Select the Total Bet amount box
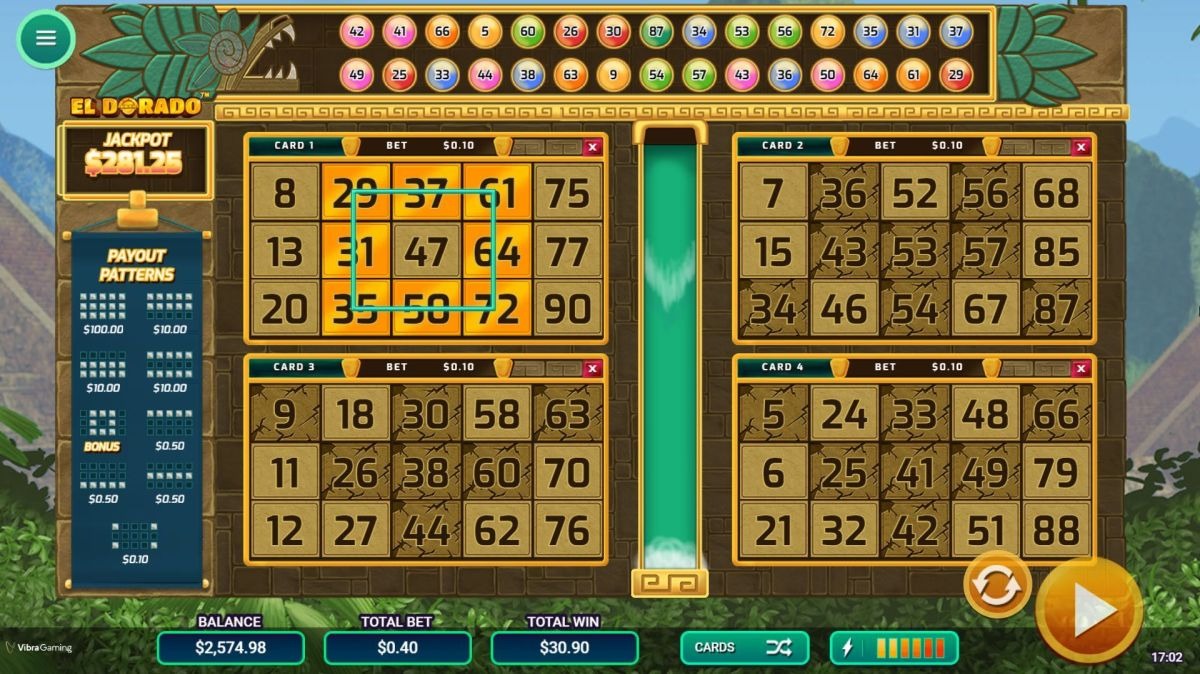Image resolution: width=1200 pixels, height=674 pixels. point(397,647)
